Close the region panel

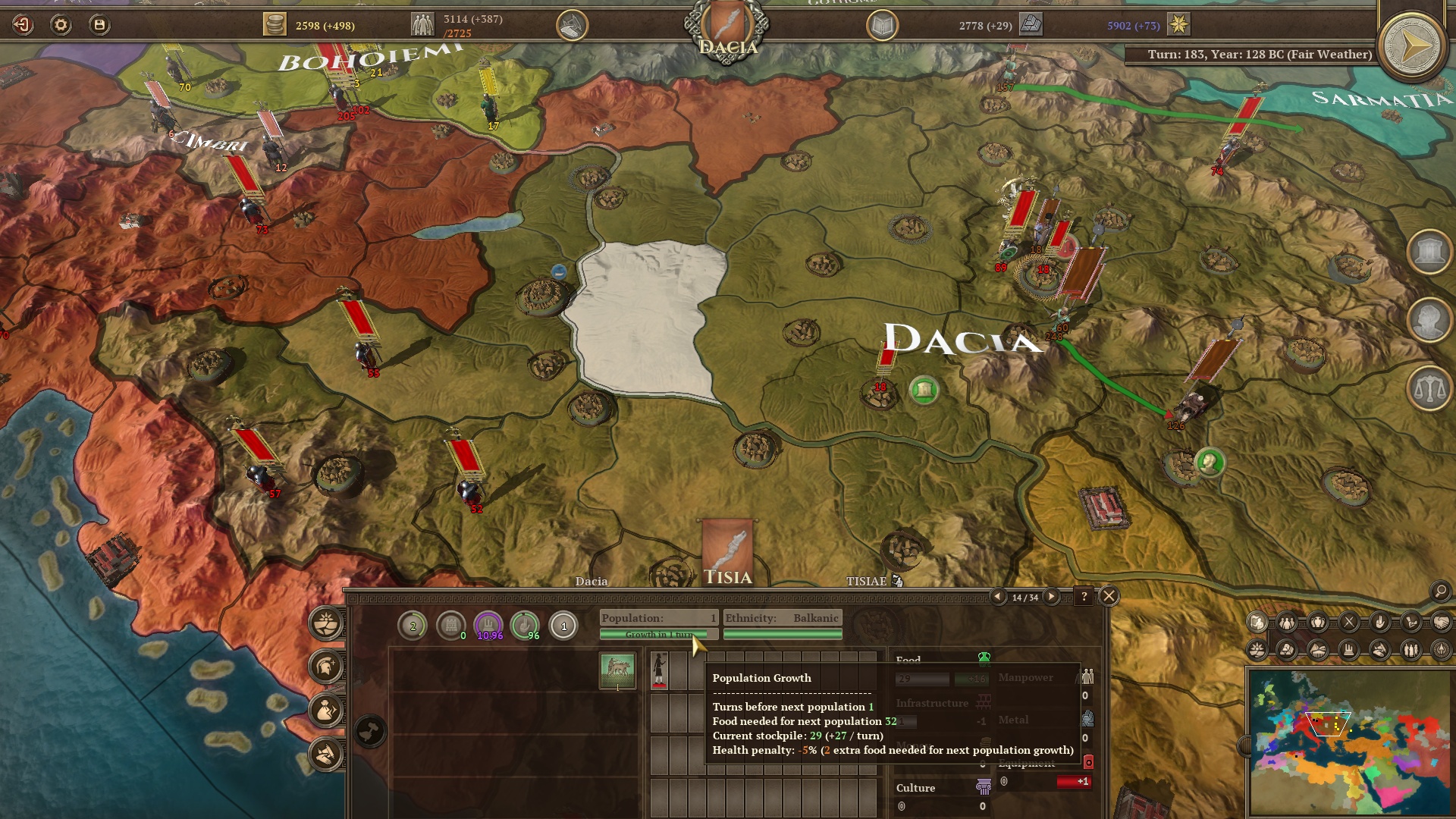click(x=1109, y=596)
